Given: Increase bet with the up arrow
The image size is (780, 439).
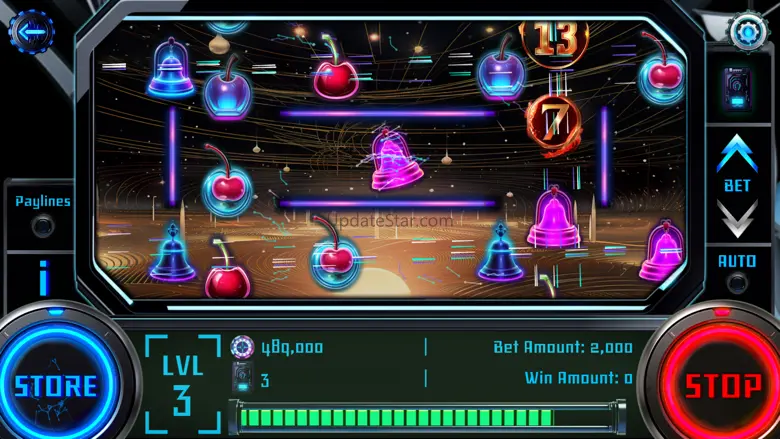Looking at the screenshot, I should pyautogui.click(x=738, y=154).
